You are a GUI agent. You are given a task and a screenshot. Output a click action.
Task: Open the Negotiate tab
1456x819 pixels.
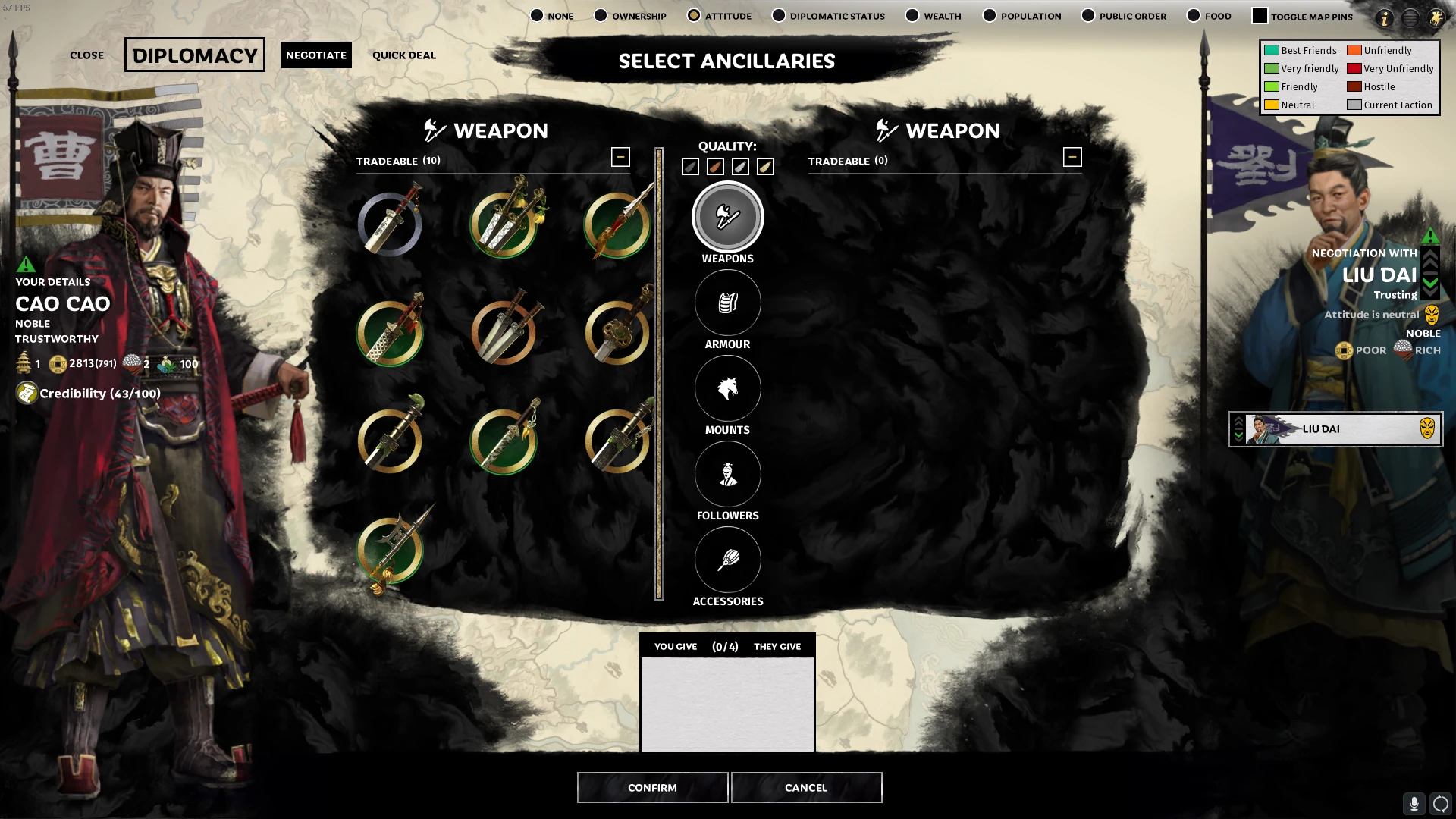point(316,55)
